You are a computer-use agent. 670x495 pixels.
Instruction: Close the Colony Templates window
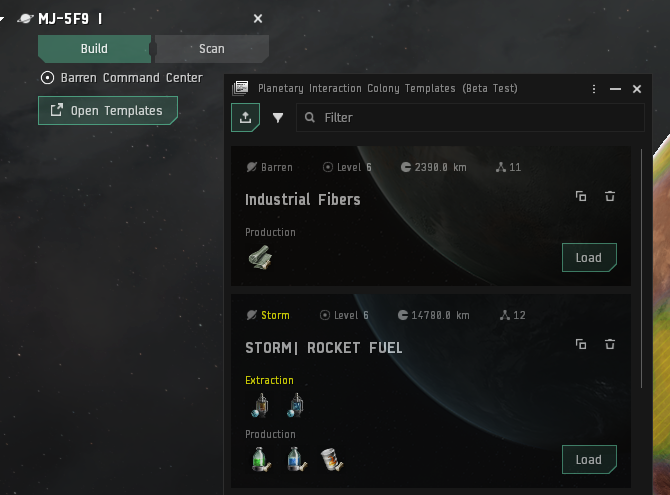637,89
